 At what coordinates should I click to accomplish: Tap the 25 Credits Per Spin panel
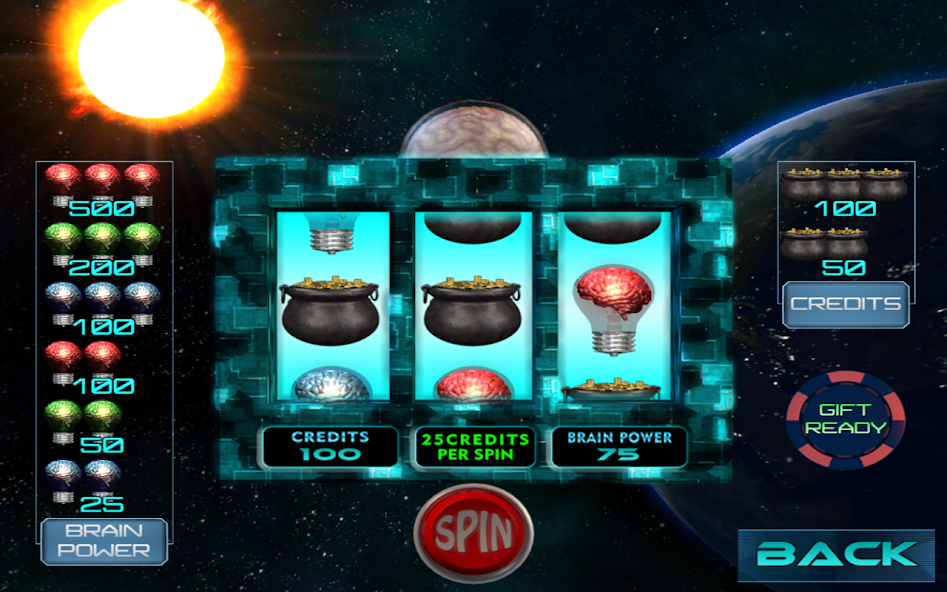tap(475, 447)
